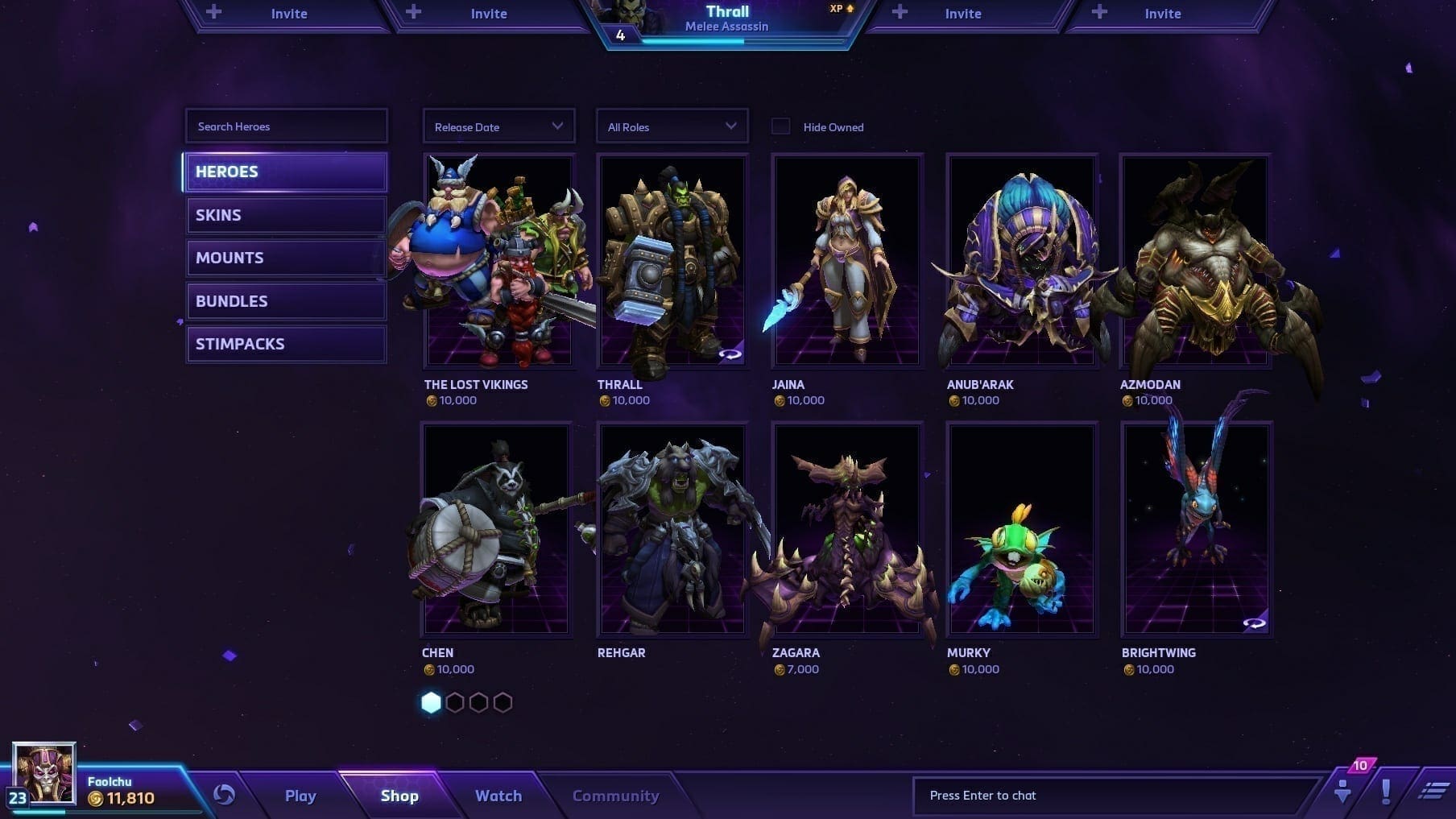Switch to the Play tab
The width and height of the screenshot is (1456, 819).
300,796
